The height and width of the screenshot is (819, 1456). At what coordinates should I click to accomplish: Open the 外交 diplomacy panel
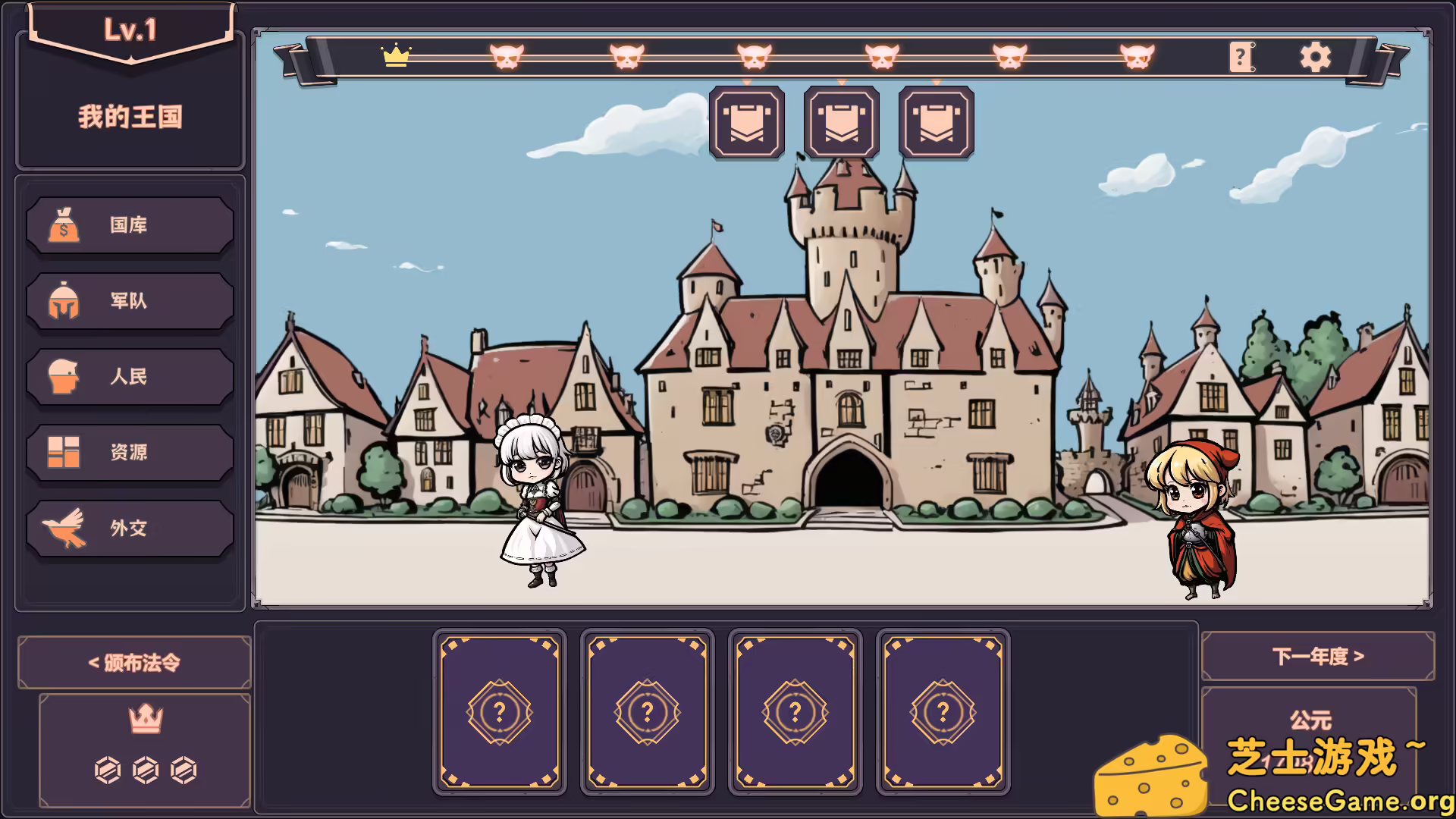[130, 528]
